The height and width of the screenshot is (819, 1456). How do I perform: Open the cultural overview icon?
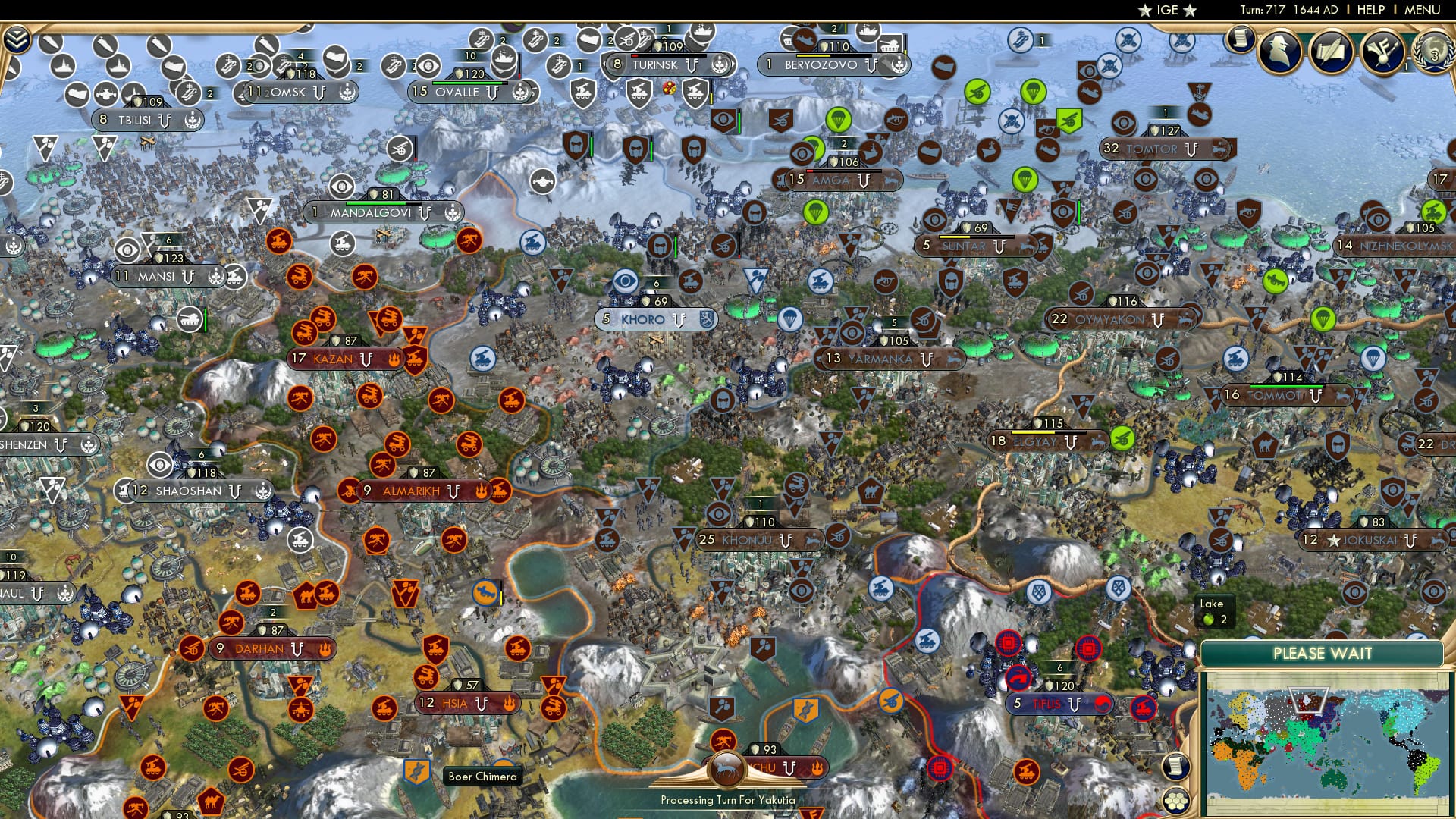(x=1331, y=51)
